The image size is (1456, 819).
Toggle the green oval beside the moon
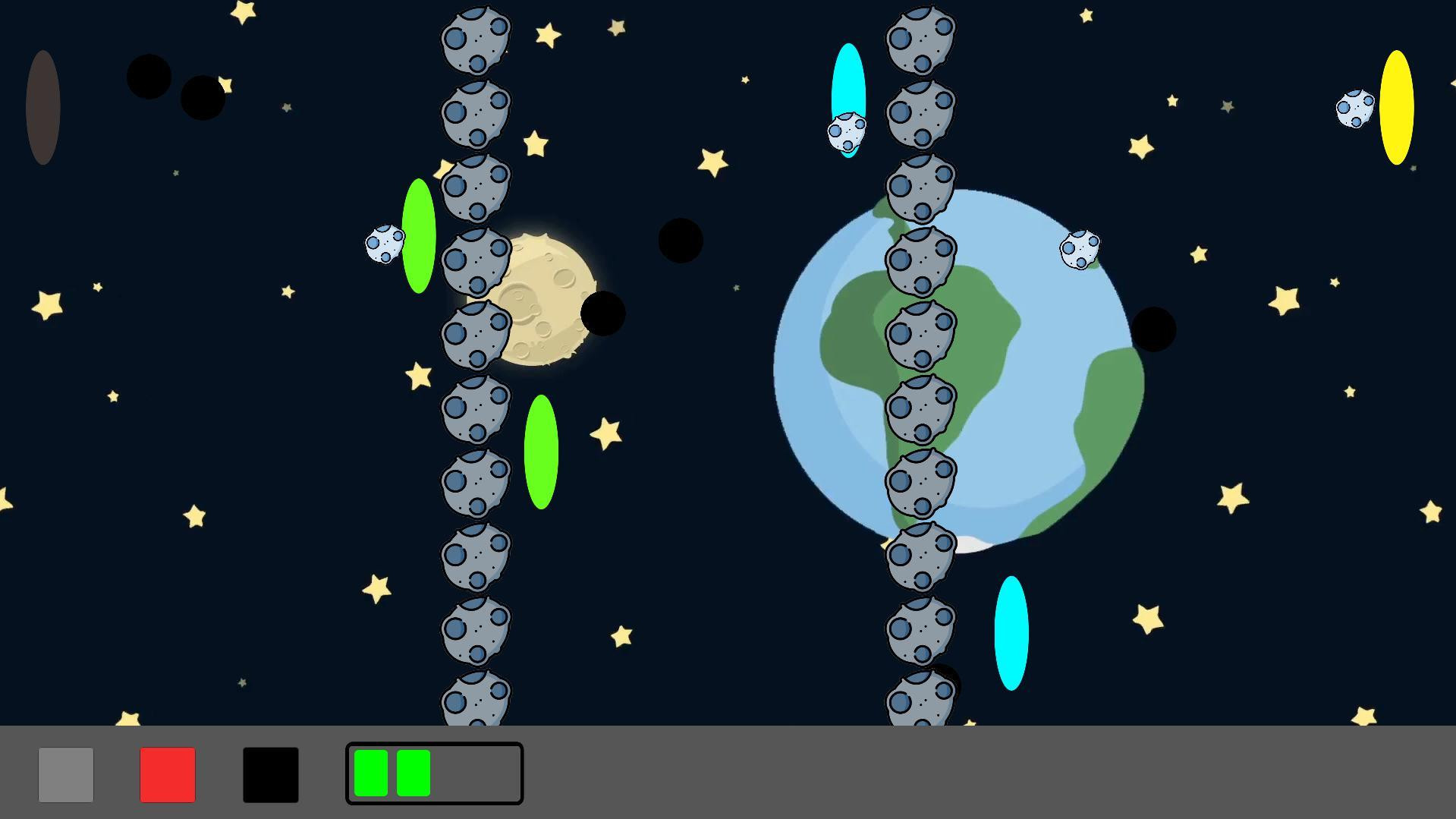(x=418, y=235)
